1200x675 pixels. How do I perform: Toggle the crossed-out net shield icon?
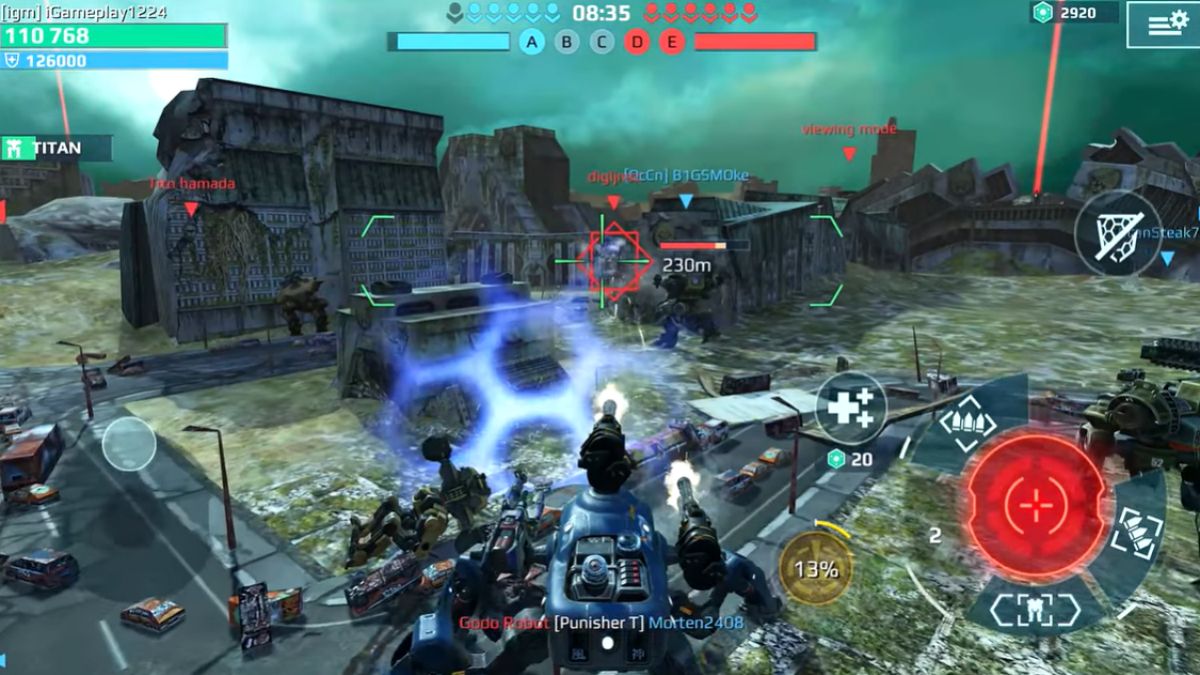click(x=1117, y=234)
